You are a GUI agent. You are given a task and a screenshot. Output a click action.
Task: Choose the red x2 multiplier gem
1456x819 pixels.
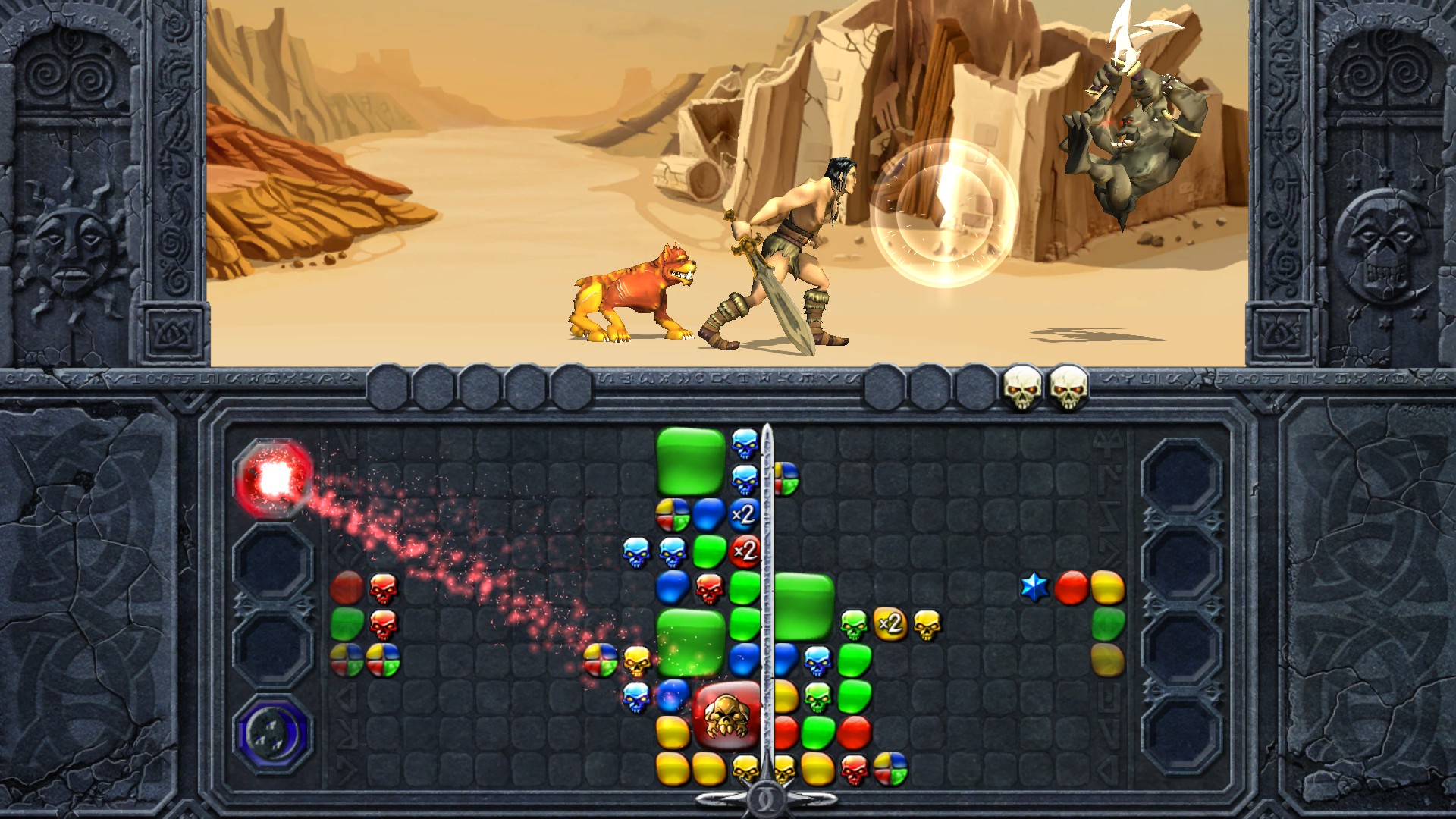pyautogui.click(x=745, y=551)
